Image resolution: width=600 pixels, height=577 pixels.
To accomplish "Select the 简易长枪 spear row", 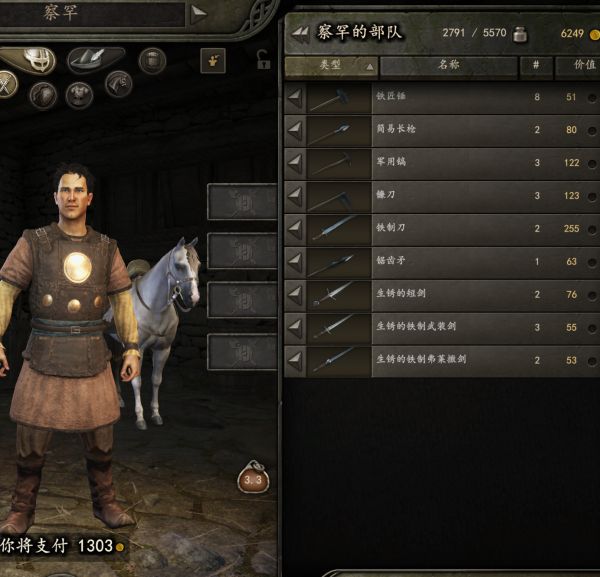I will pyautogui.click(x=440, y=130).
